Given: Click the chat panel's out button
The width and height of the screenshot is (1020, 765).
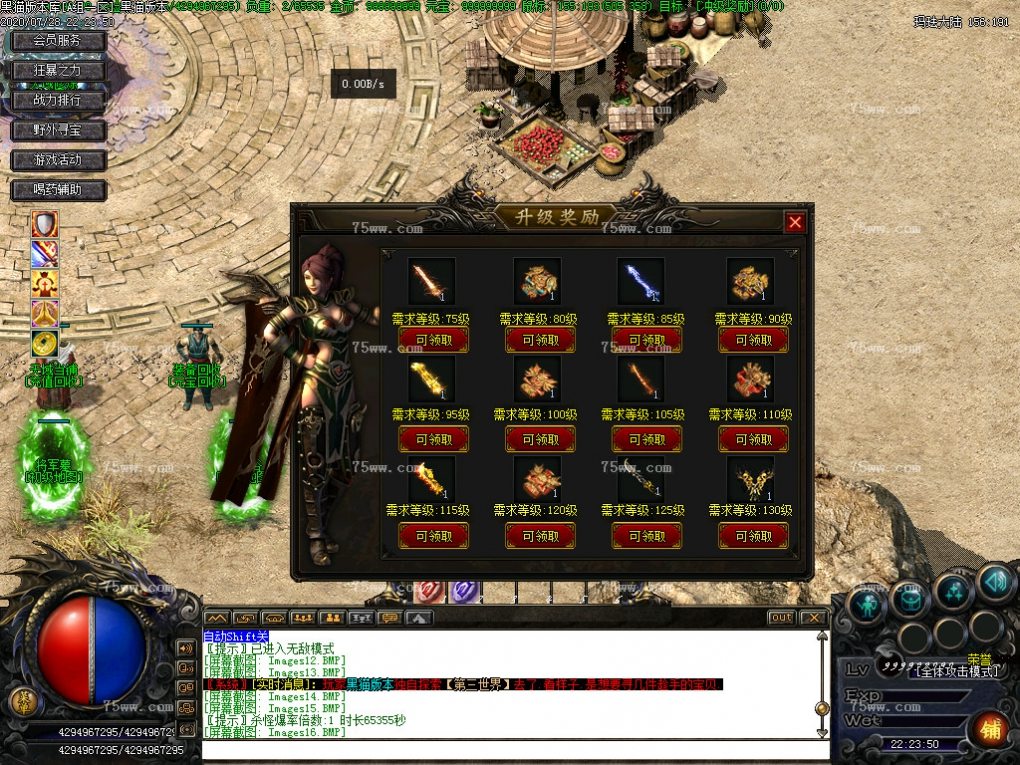Looking at the screenshot, I should [781, 618].
